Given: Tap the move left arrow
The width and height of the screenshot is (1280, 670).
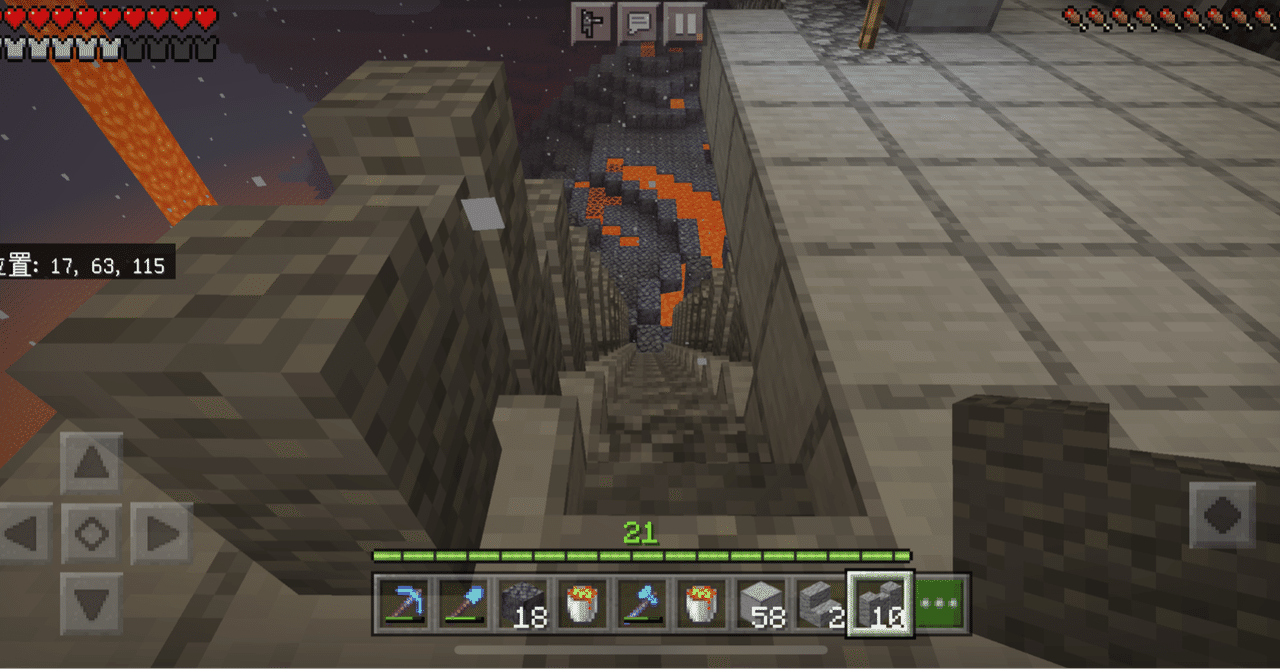Looking at the screenshot, I should tap(25, 533).
